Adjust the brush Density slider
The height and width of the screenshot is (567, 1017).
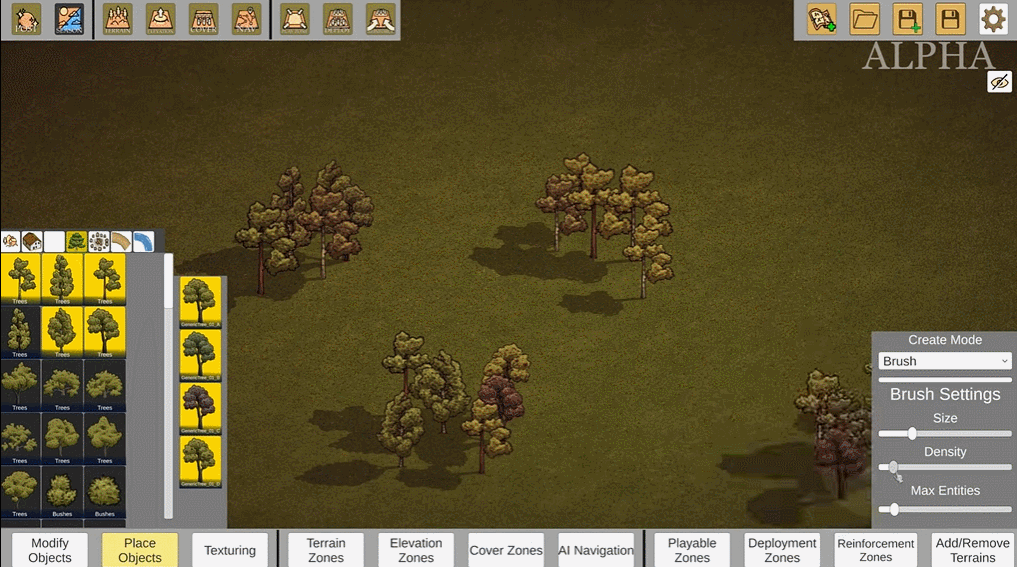click(893, 467)
